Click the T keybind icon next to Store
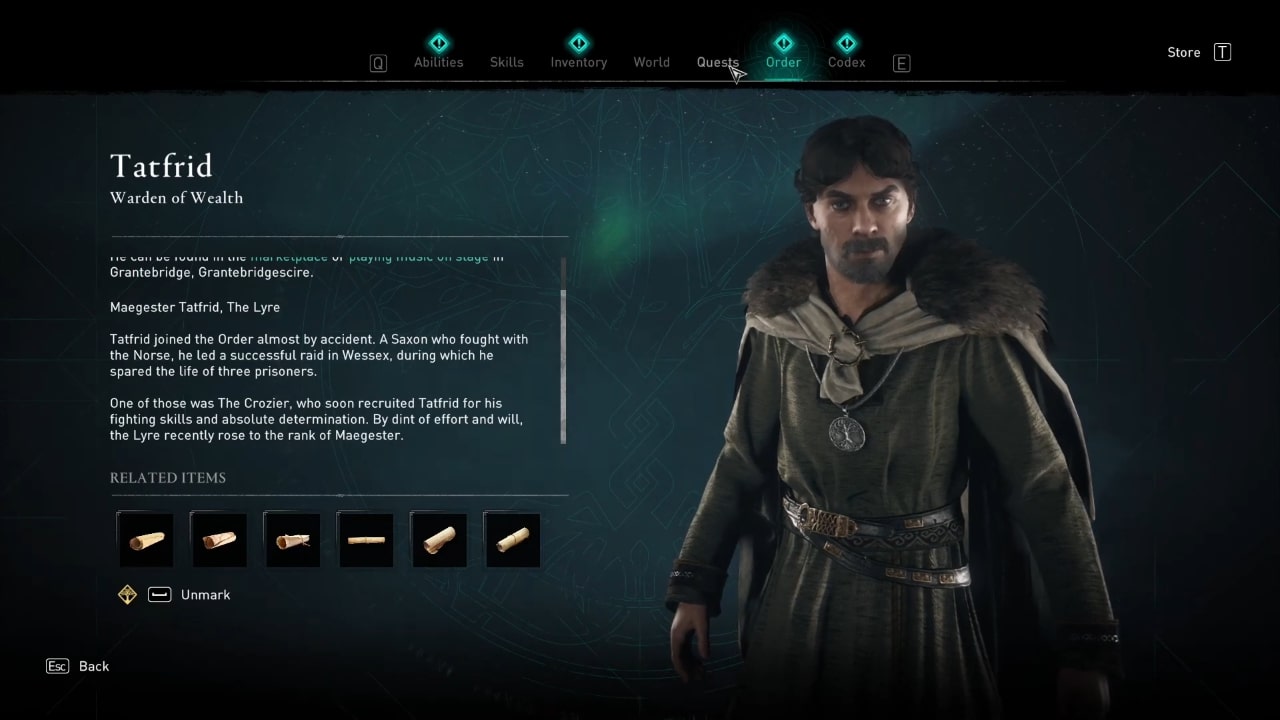 pos(1222,52)
